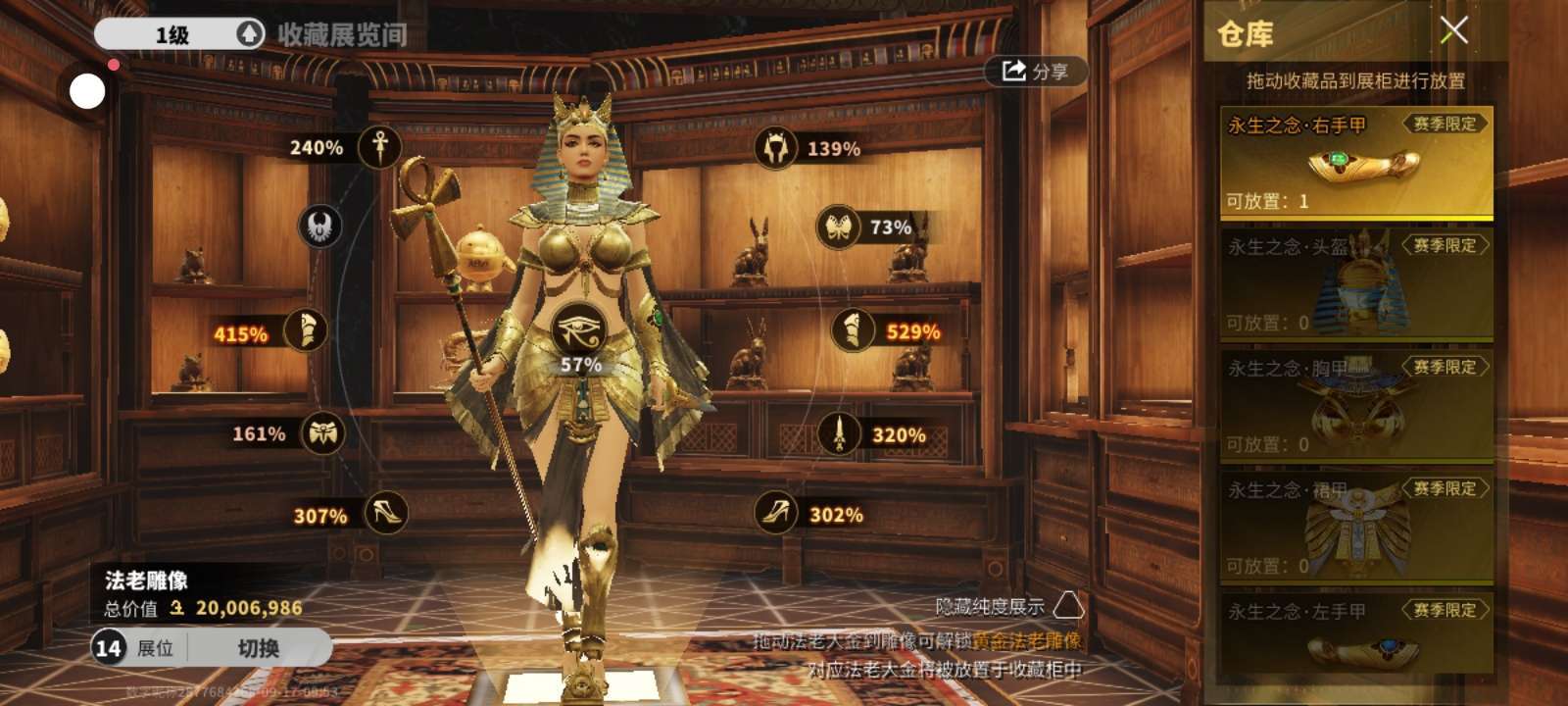Share the collection showroom
Screen dimensions: 1568x706
tap(1034, 71)
